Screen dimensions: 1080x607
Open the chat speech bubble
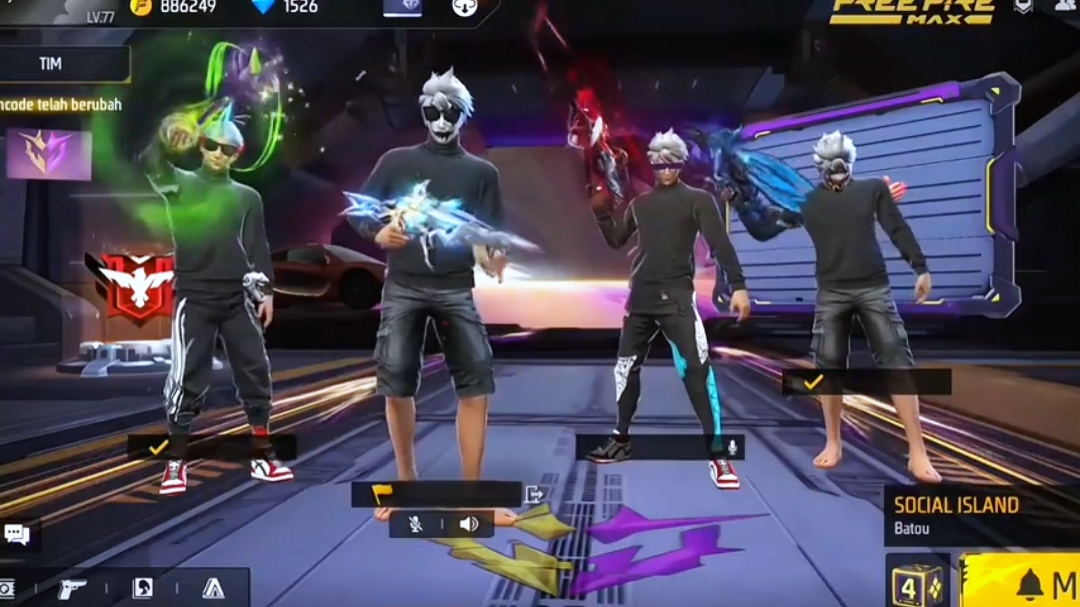17,534
